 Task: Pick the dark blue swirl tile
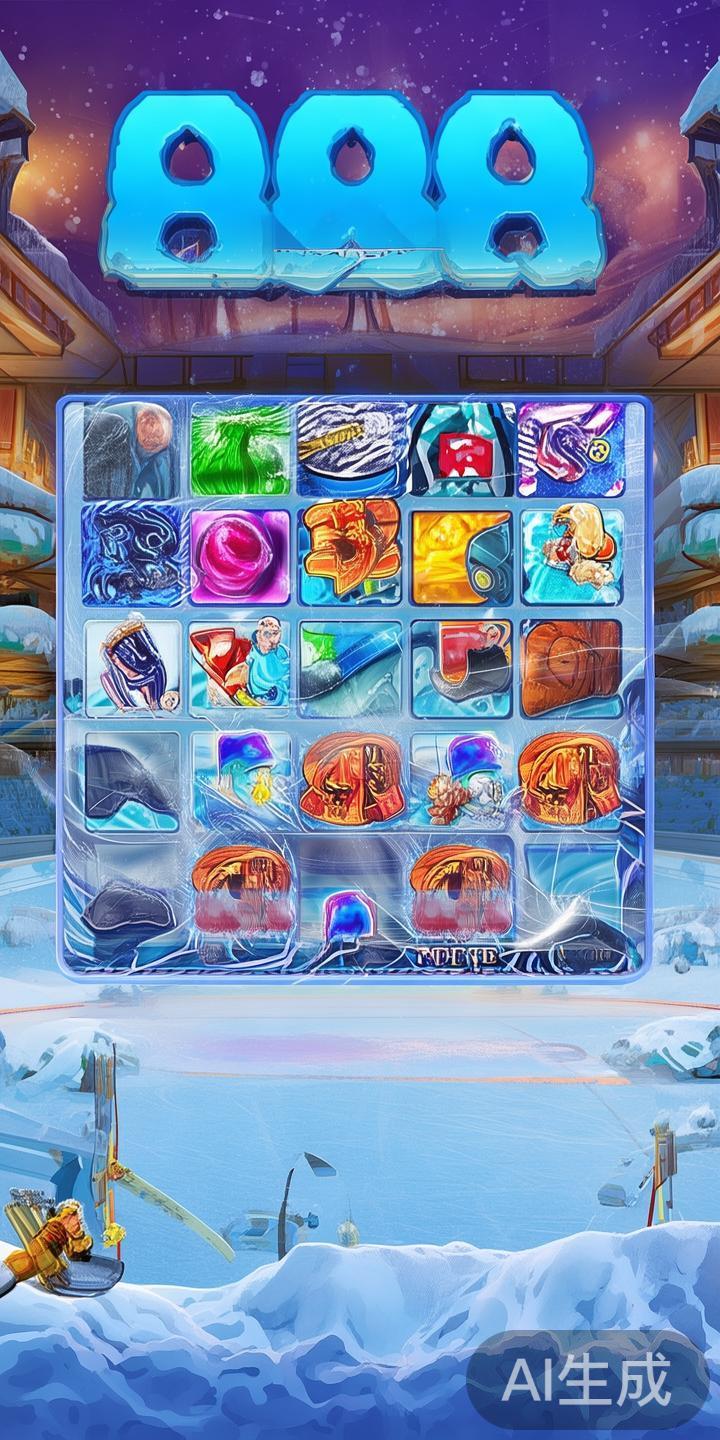click(131, 555)
